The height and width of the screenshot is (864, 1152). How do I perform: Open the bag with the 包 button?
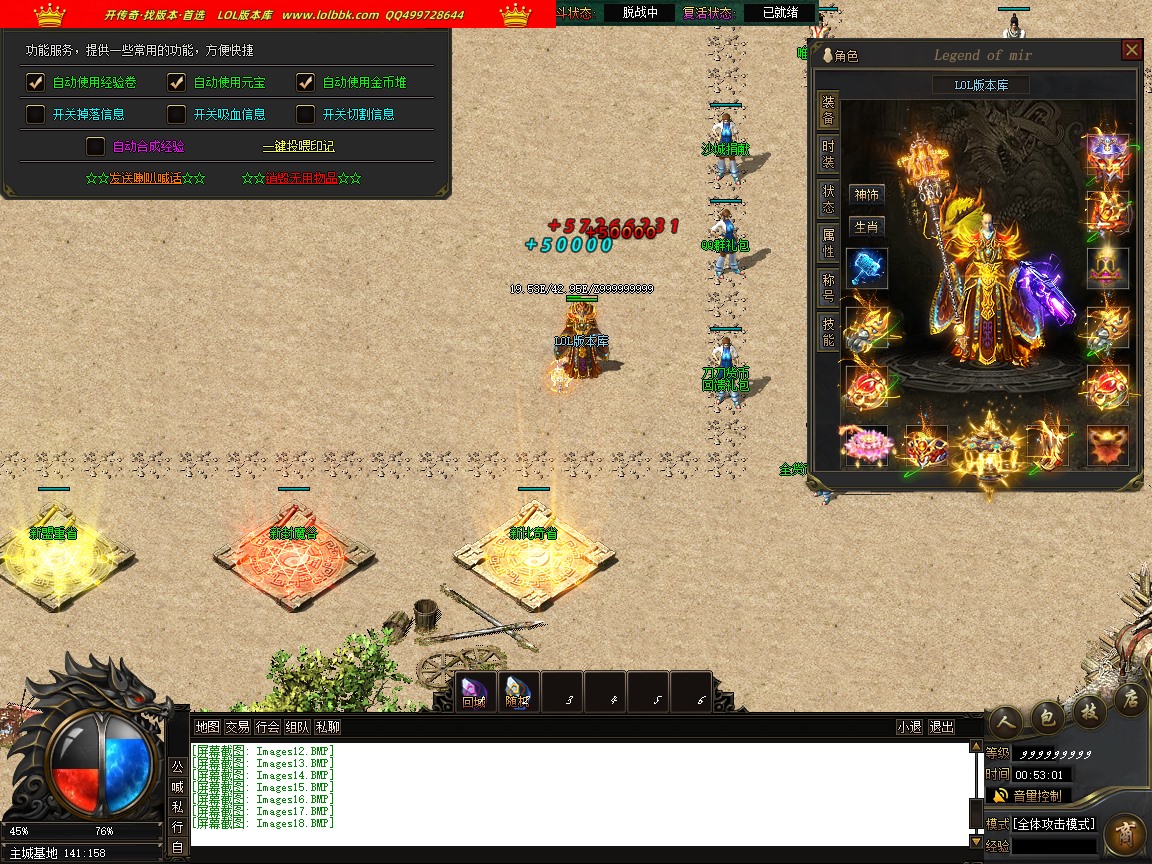[x=1046, y=716]
